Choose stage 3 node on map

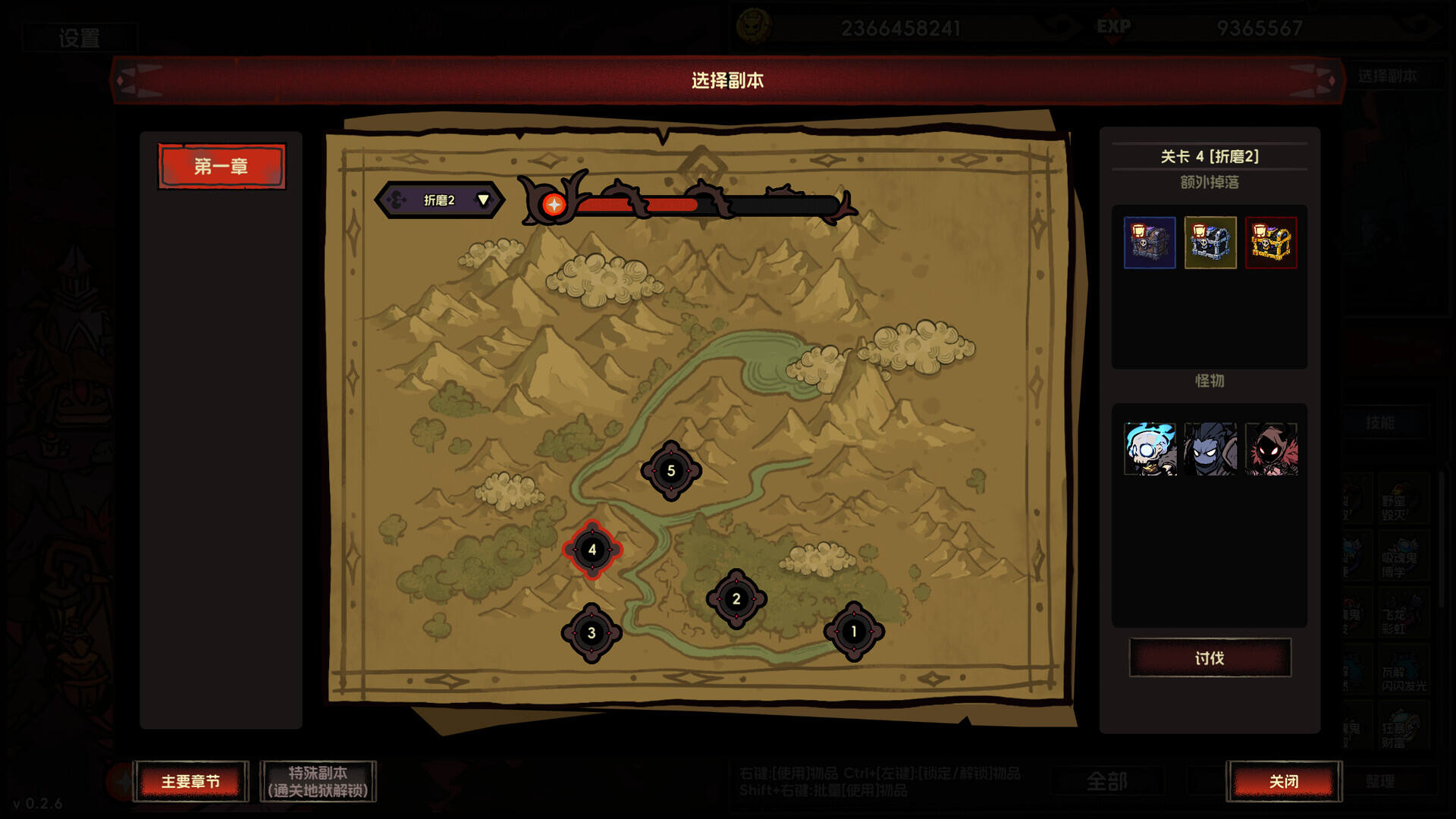tap(591, 633)
